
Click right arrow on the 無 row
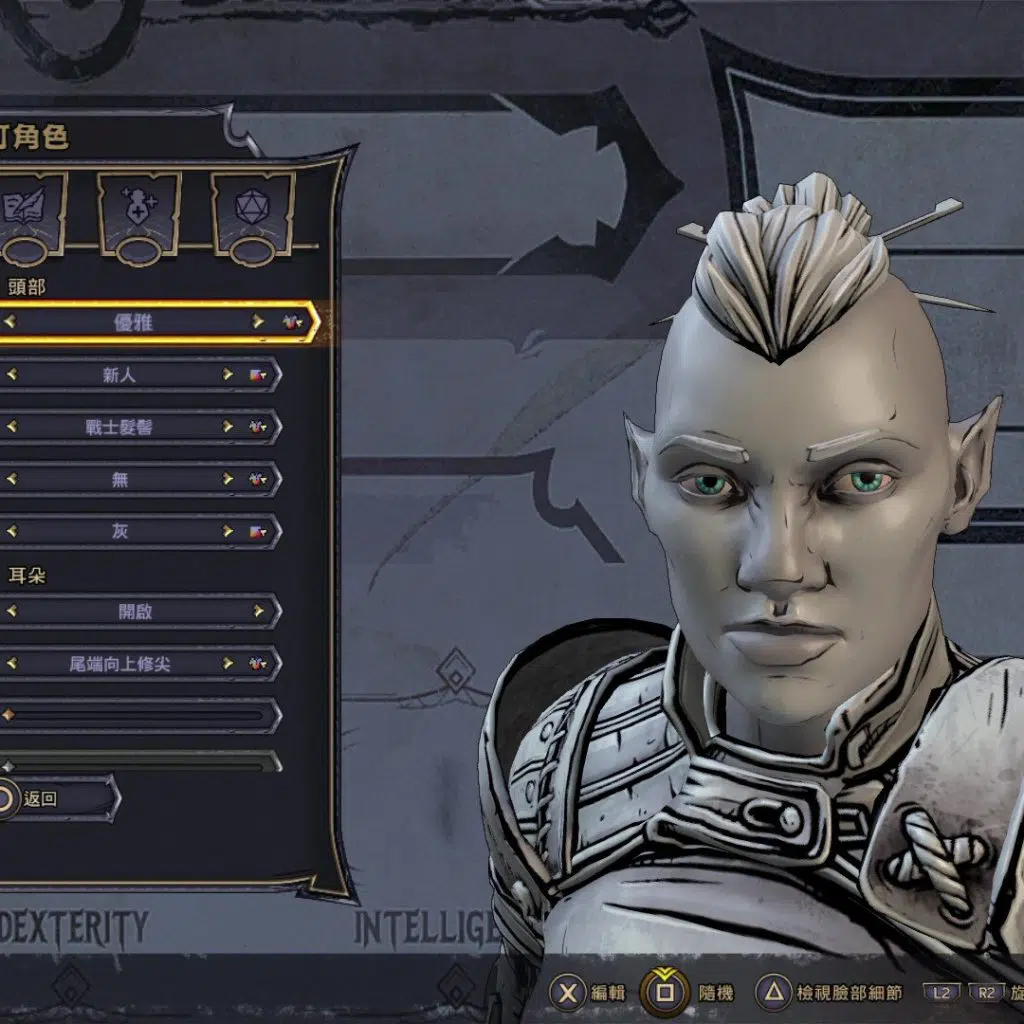pos(229,479)
